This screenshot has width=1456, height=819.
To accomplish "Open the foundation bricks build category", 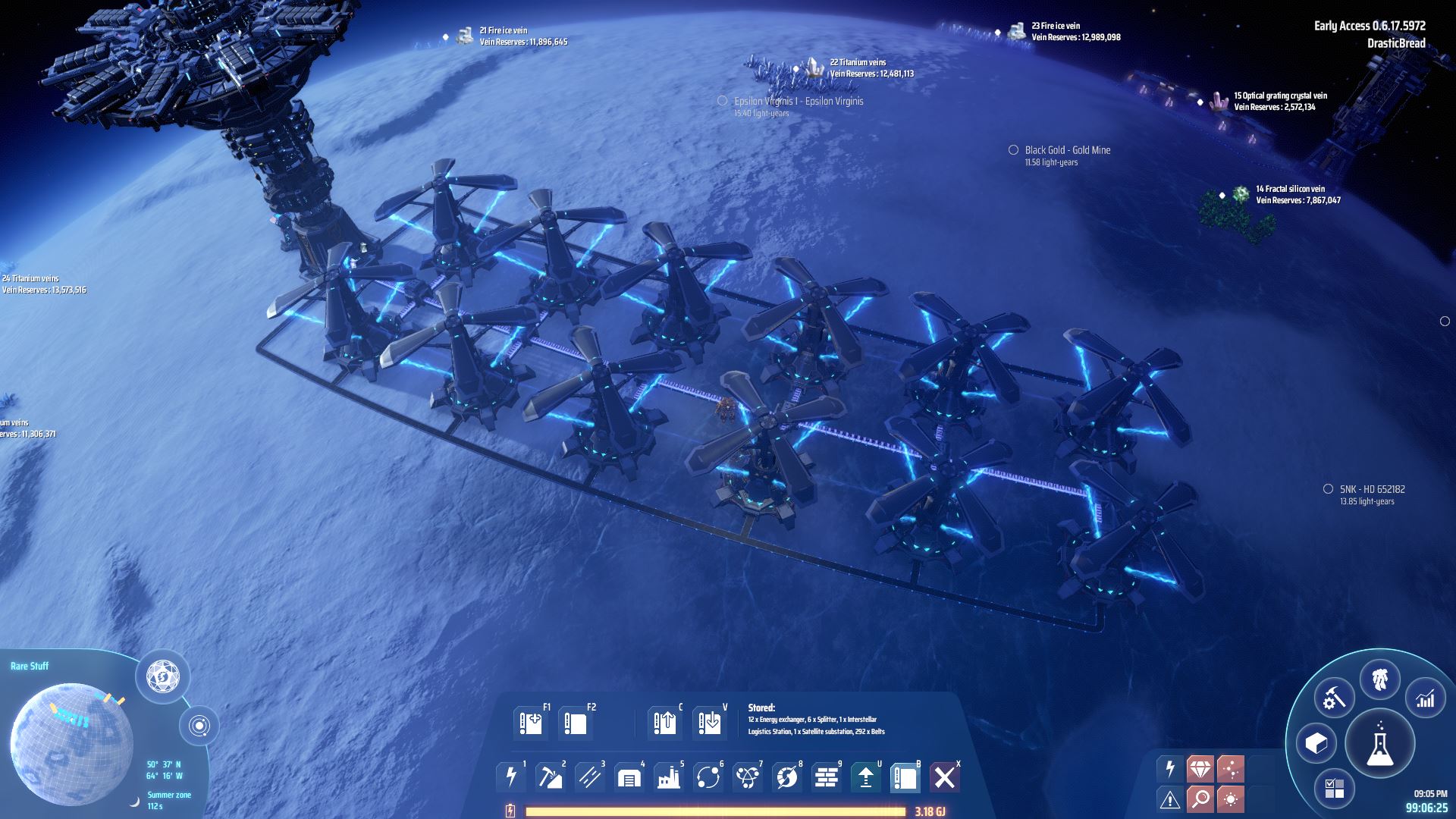I will (827, 777).
